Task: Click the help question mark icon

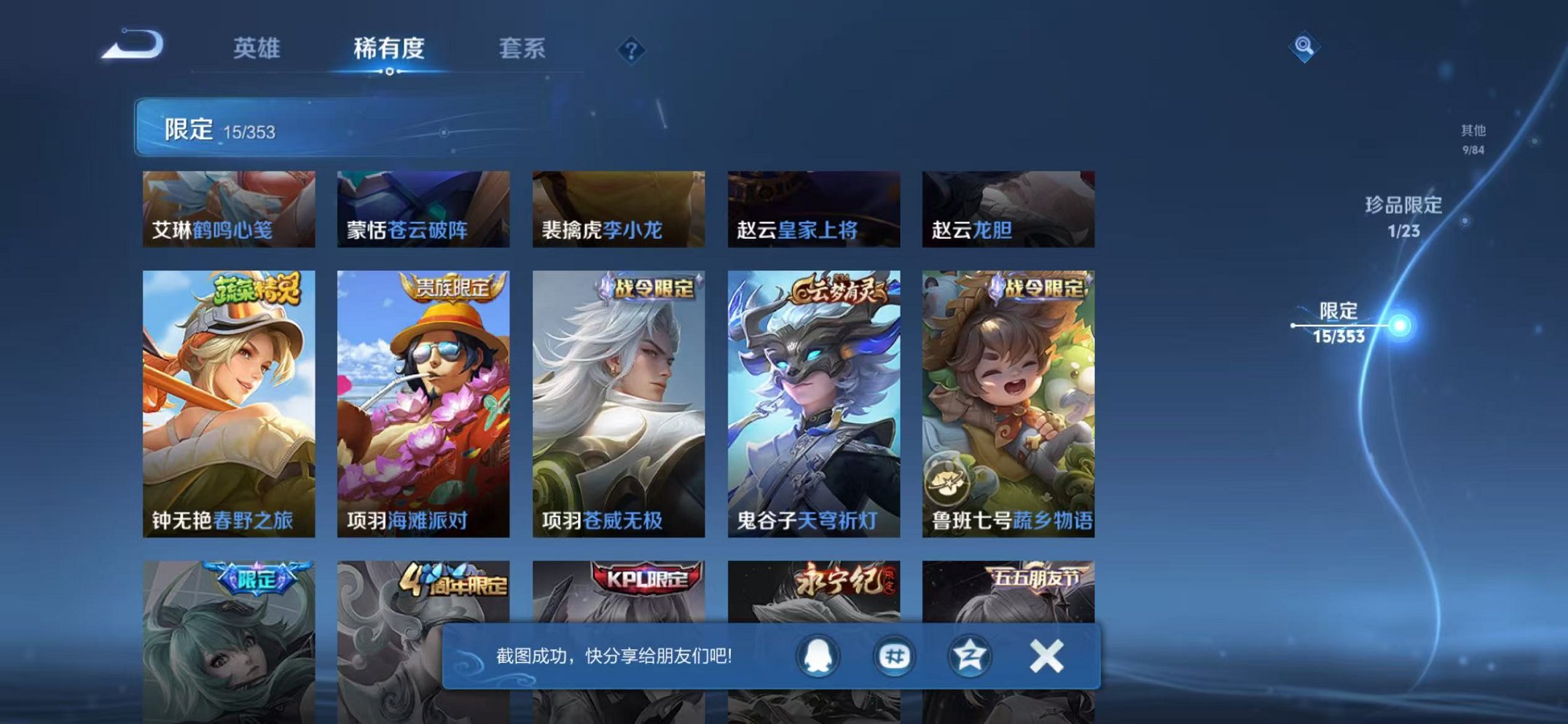Action: (631, 49)
